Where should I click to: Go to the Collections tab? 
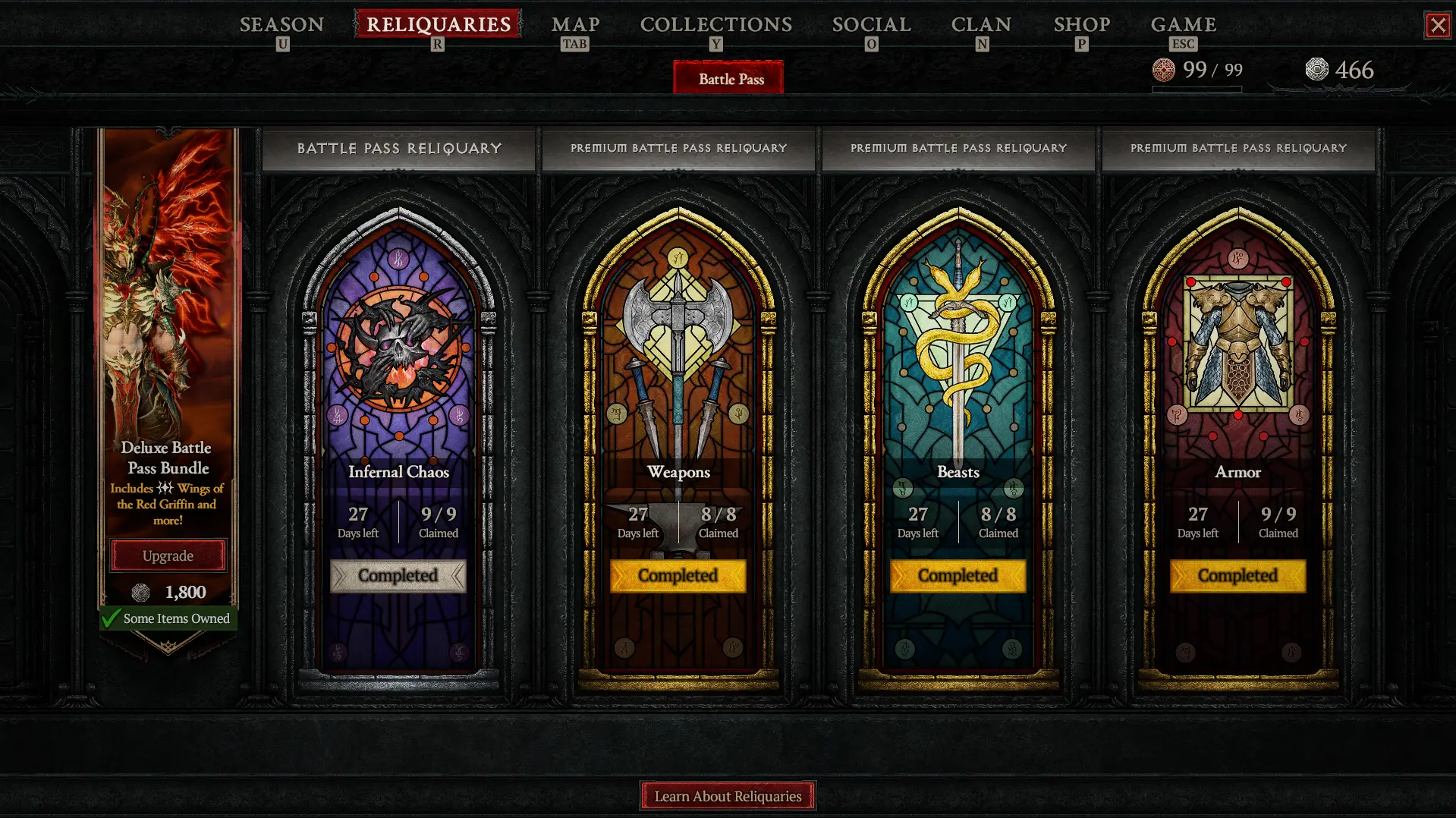(x=715, y=25)
